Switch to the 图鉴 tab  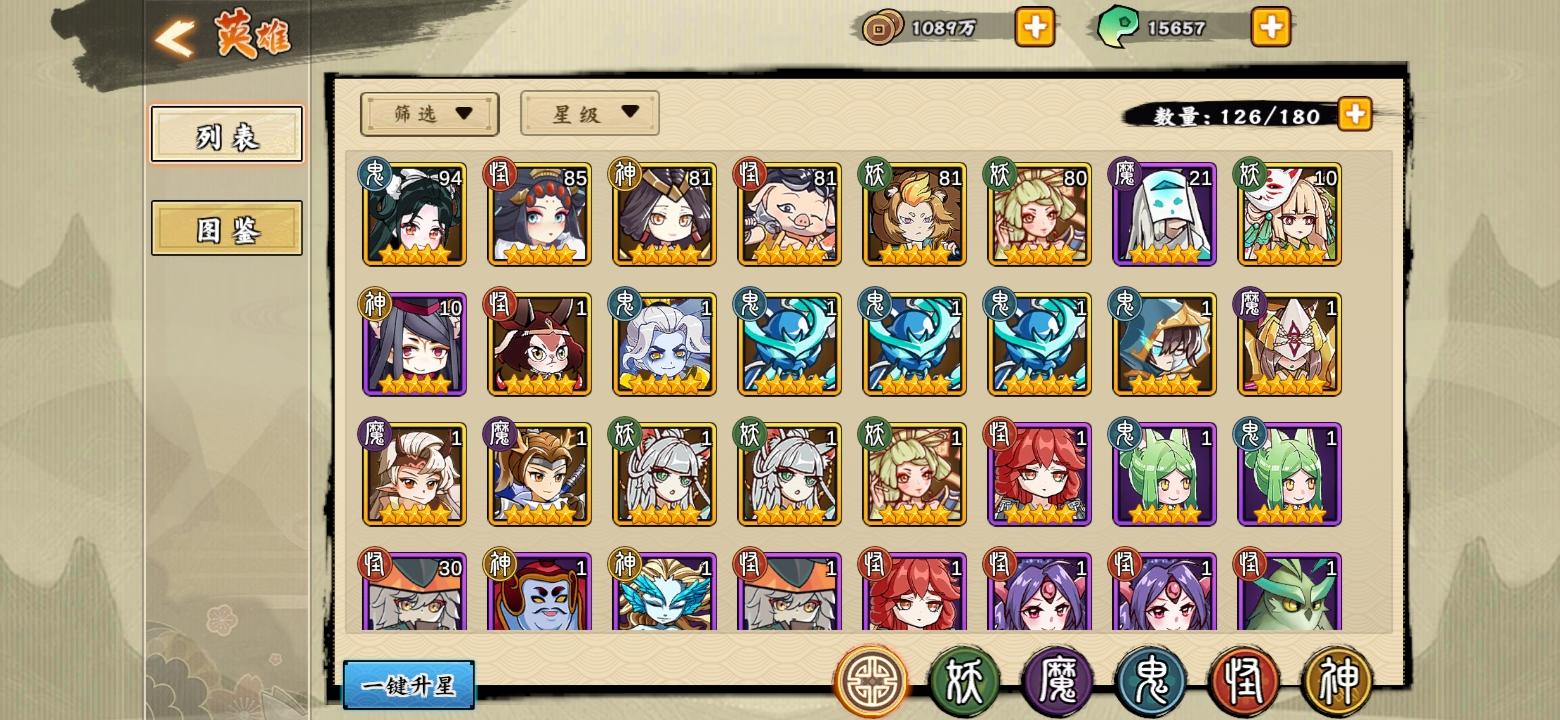[x=225, y=229]
